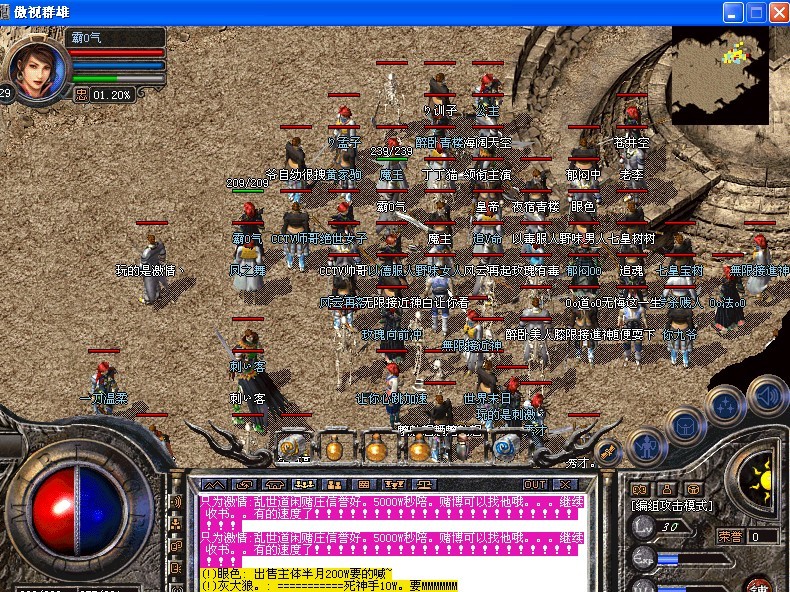790x592 pixels.
Task: Open the skills button with four stars
Action: (724, 407)
